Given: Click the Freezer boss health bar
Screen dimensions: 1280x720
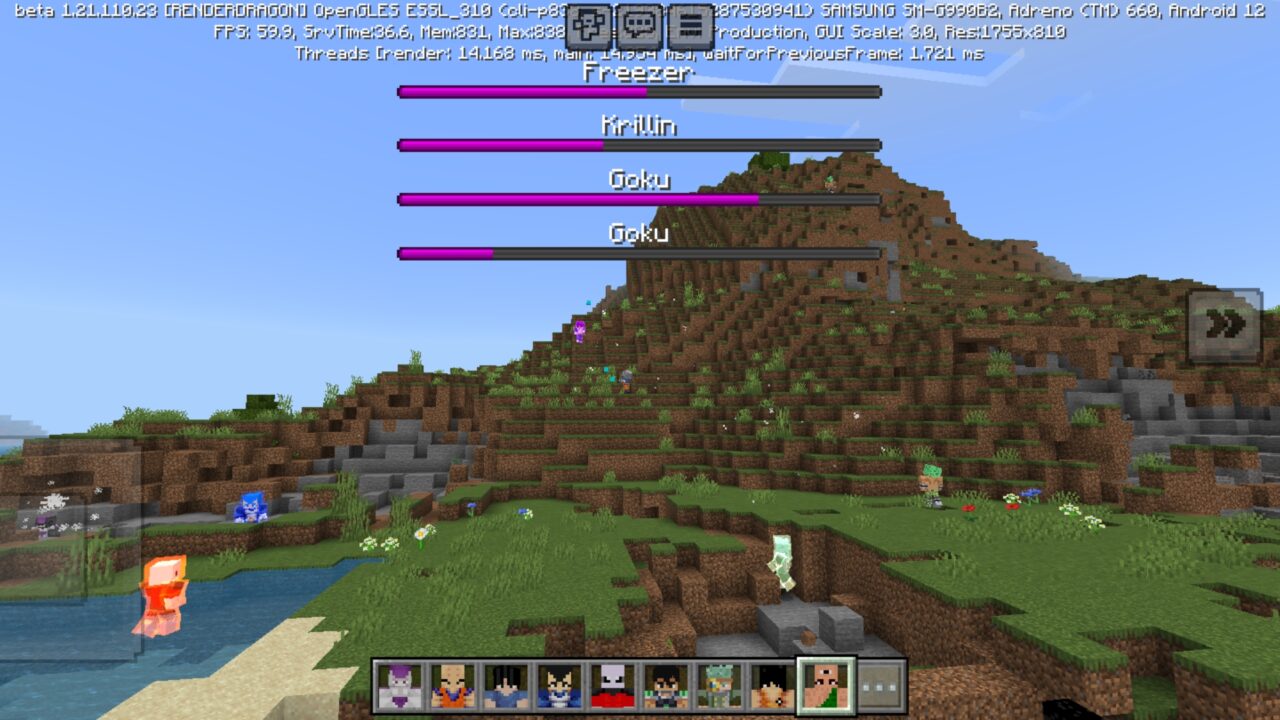Looking at the screenshot, I should pyautogui.click(x=638, y=92).
